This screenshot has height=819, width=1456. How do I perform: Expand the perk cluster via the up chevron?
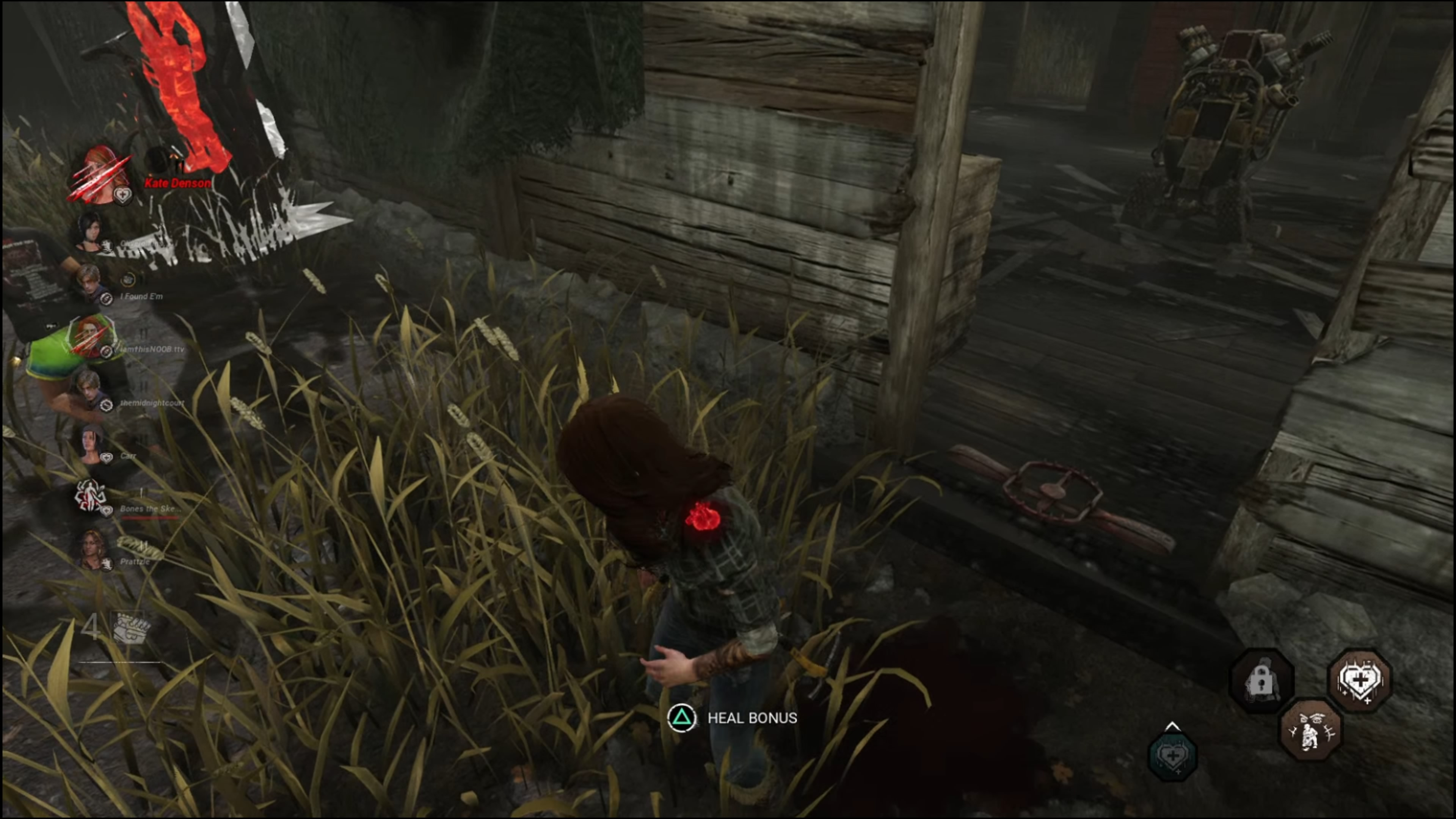(x=1173, y=726)
